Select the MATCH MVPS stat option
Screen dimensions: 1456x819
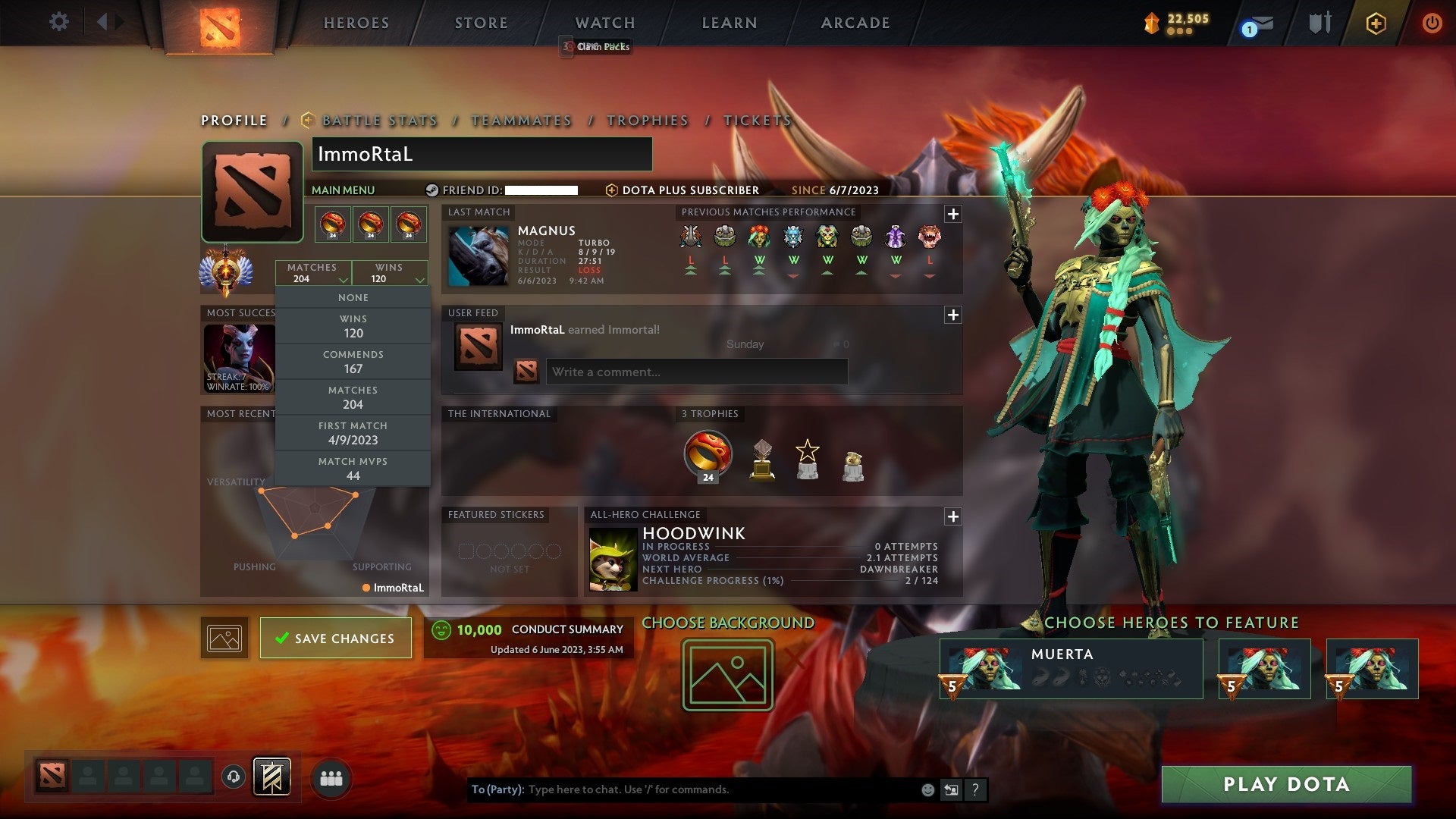[353, 468]
